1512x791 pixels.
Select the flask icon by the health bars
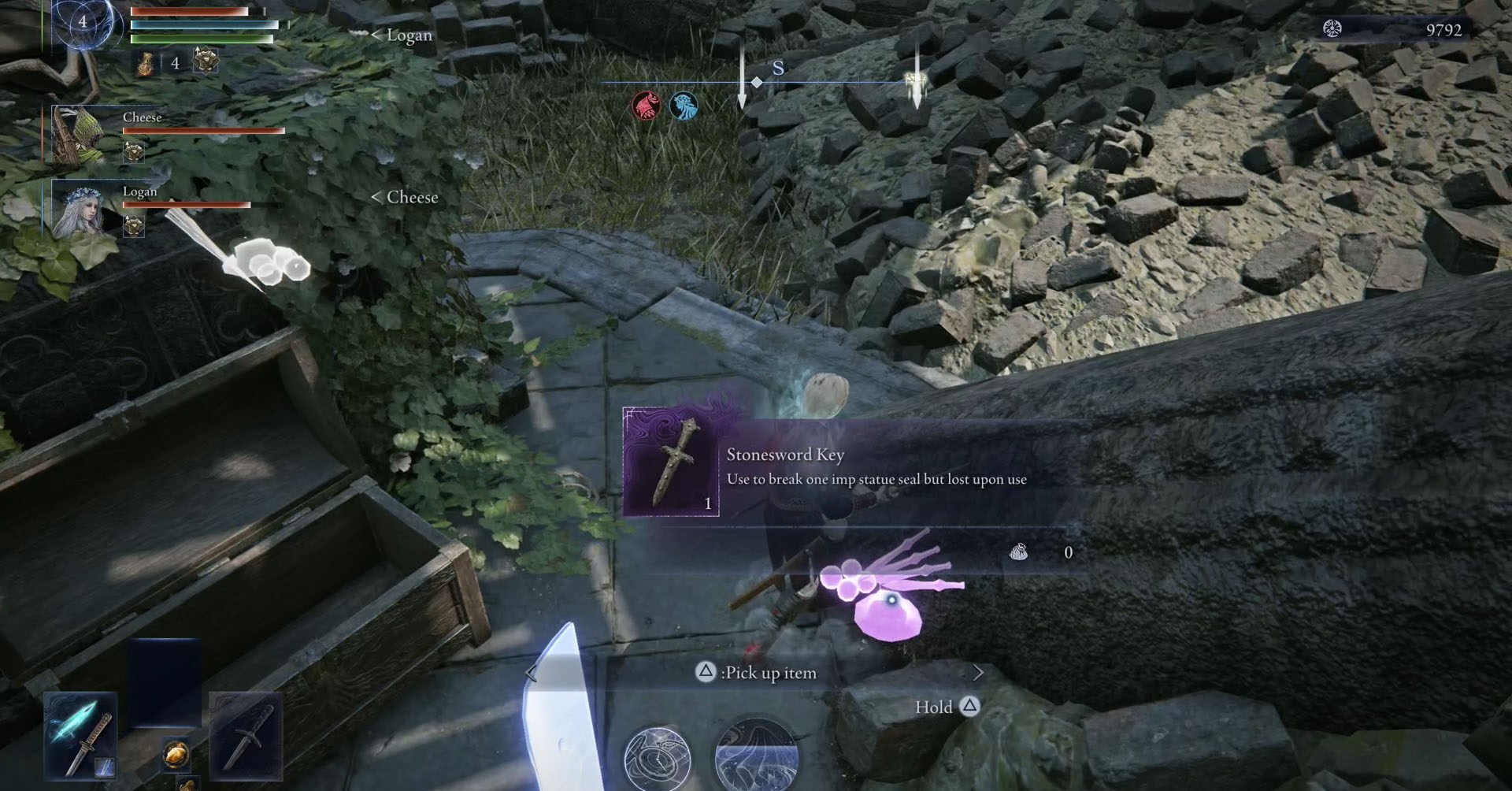146,63
